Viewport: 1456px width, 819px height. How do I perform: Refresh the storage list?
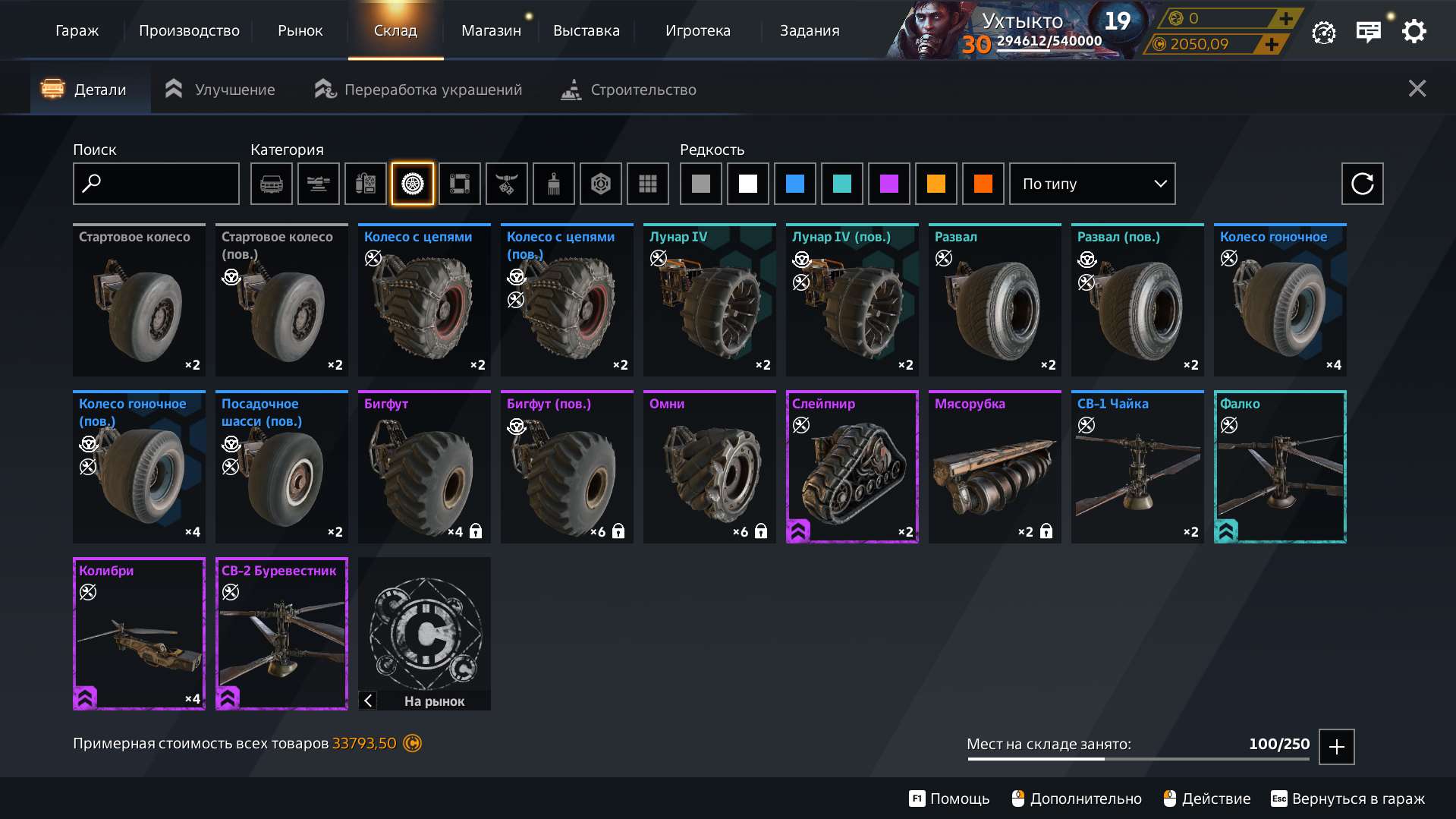coord(1363,184)
